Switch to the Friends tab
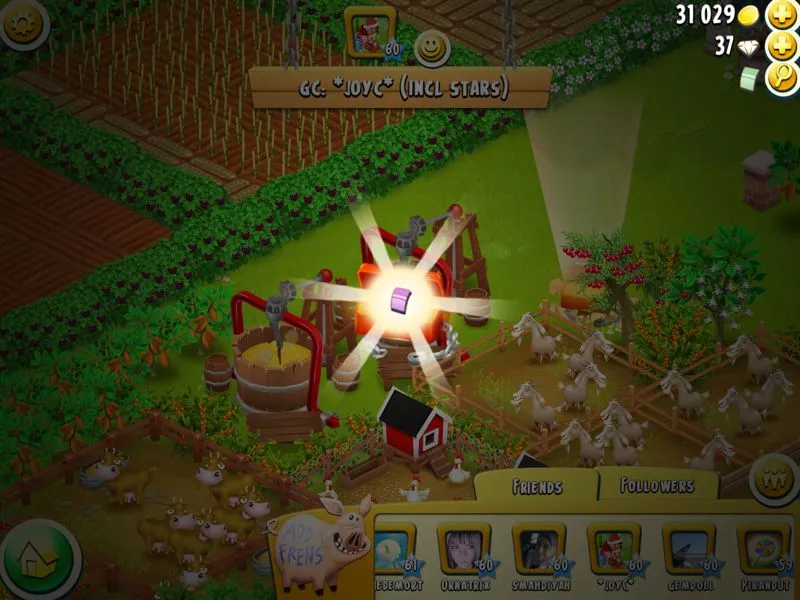 tap(536, 487)
